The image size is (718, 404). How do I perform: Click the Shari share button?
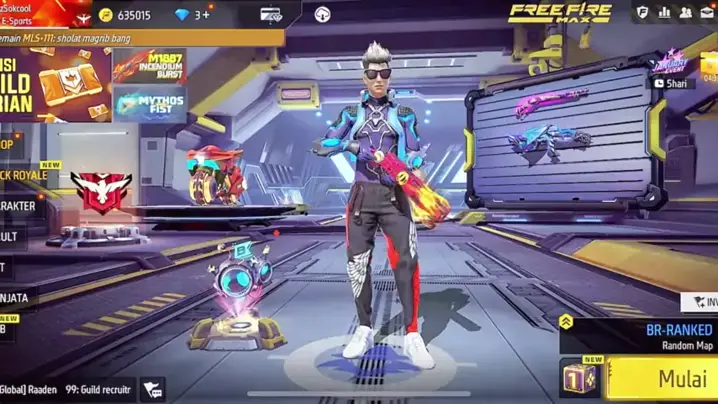click(673, 84)
